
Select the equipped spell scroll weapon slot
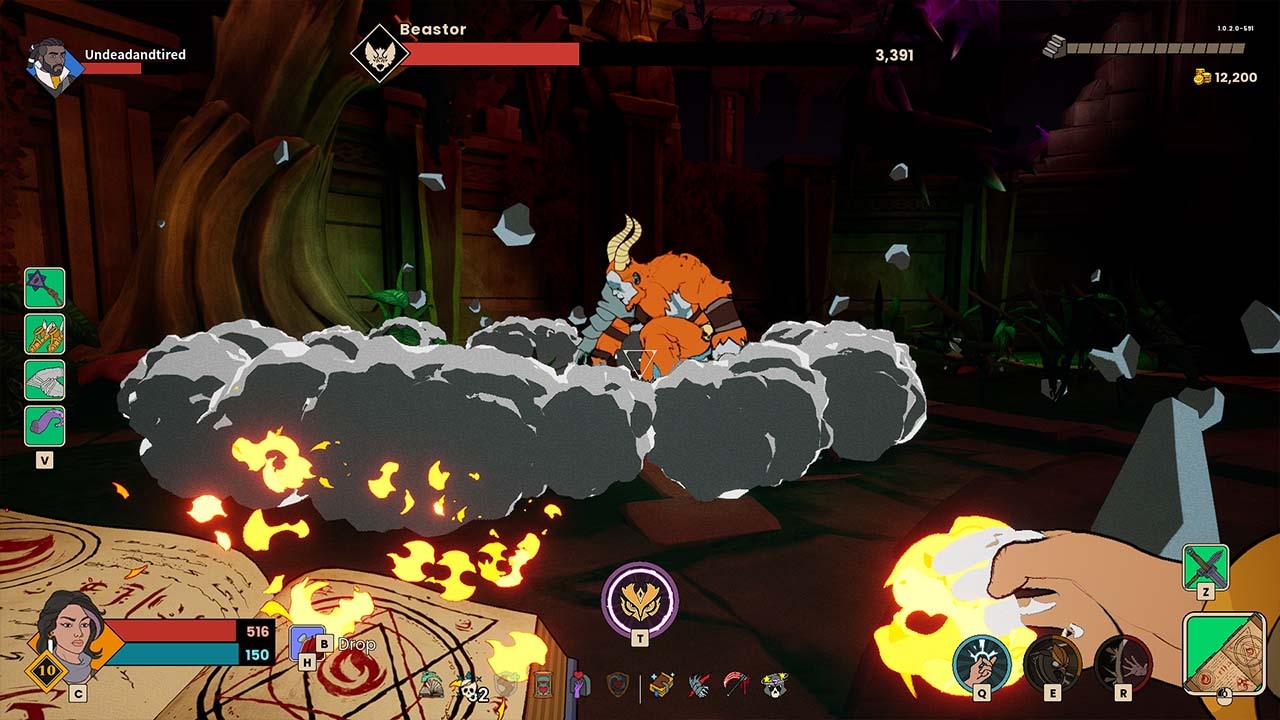pyautogui.click(x=1224, y=653)
